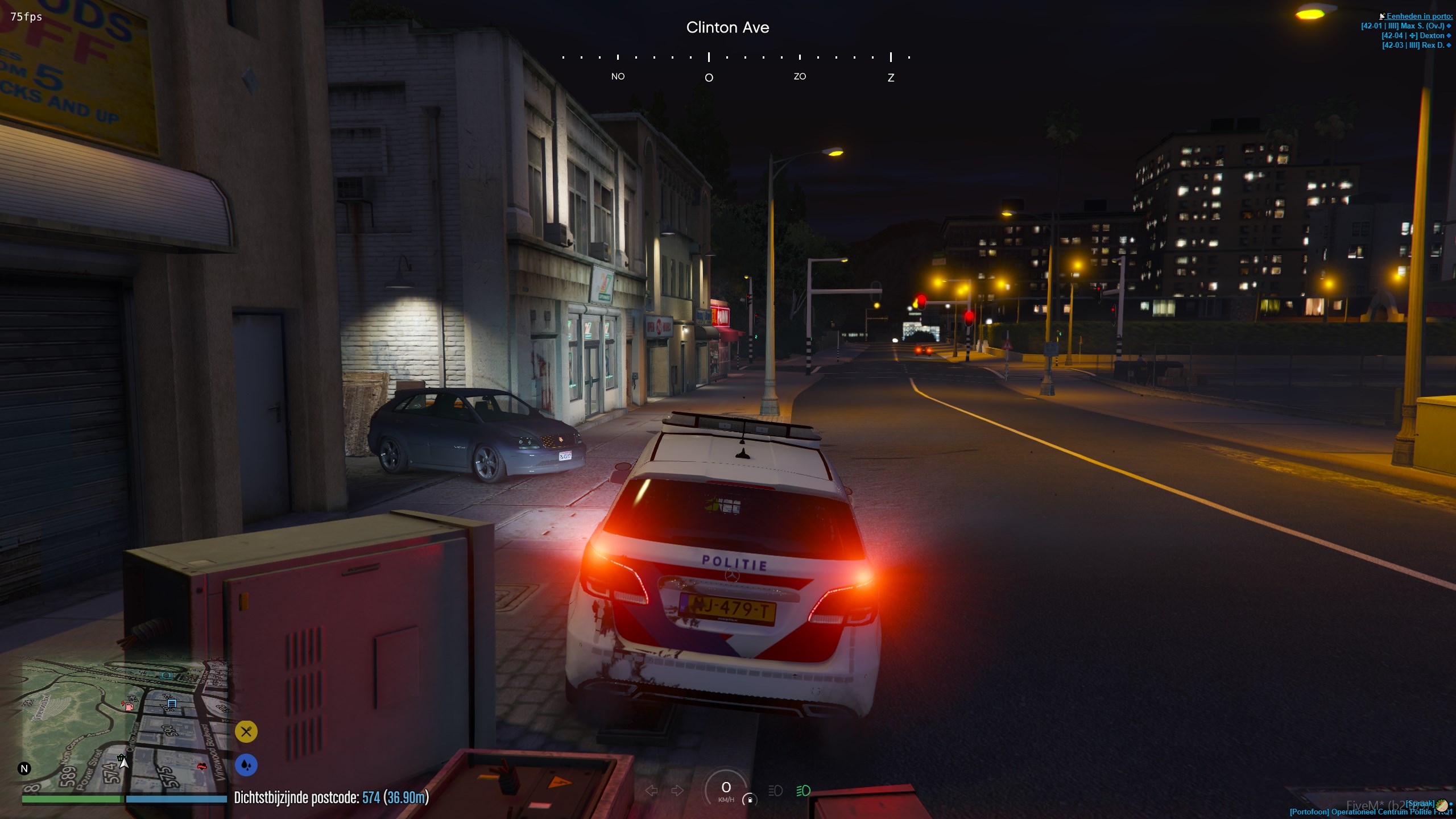Image resolution: width=1456 pixels, height=819 pixels.
Task: Click the north 'N' compass badge
Action: pyautogui.click(x=24, y=769)
